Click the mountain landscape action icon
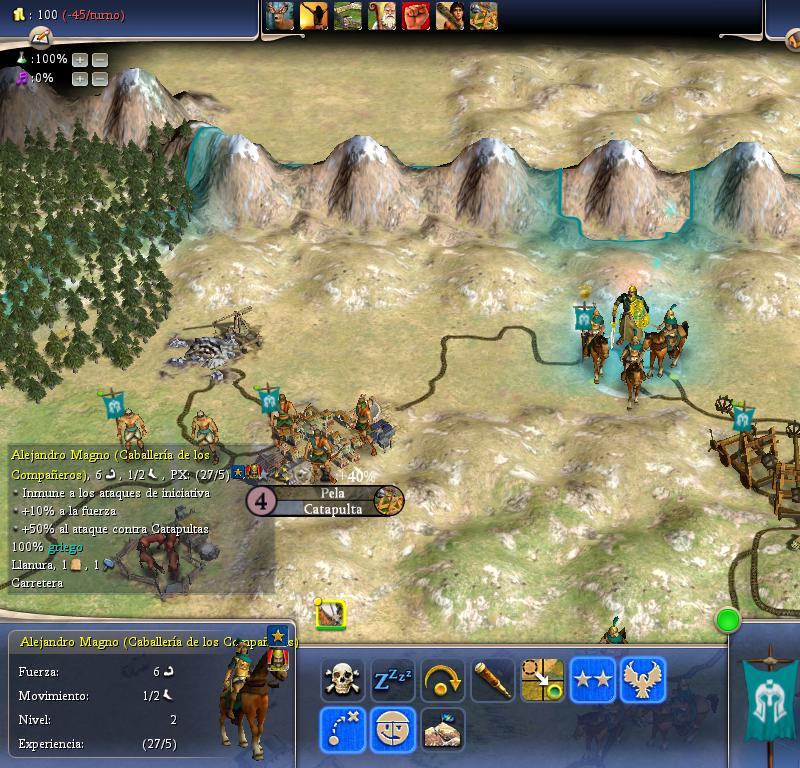Screen dimensions: 800x768 442,729
